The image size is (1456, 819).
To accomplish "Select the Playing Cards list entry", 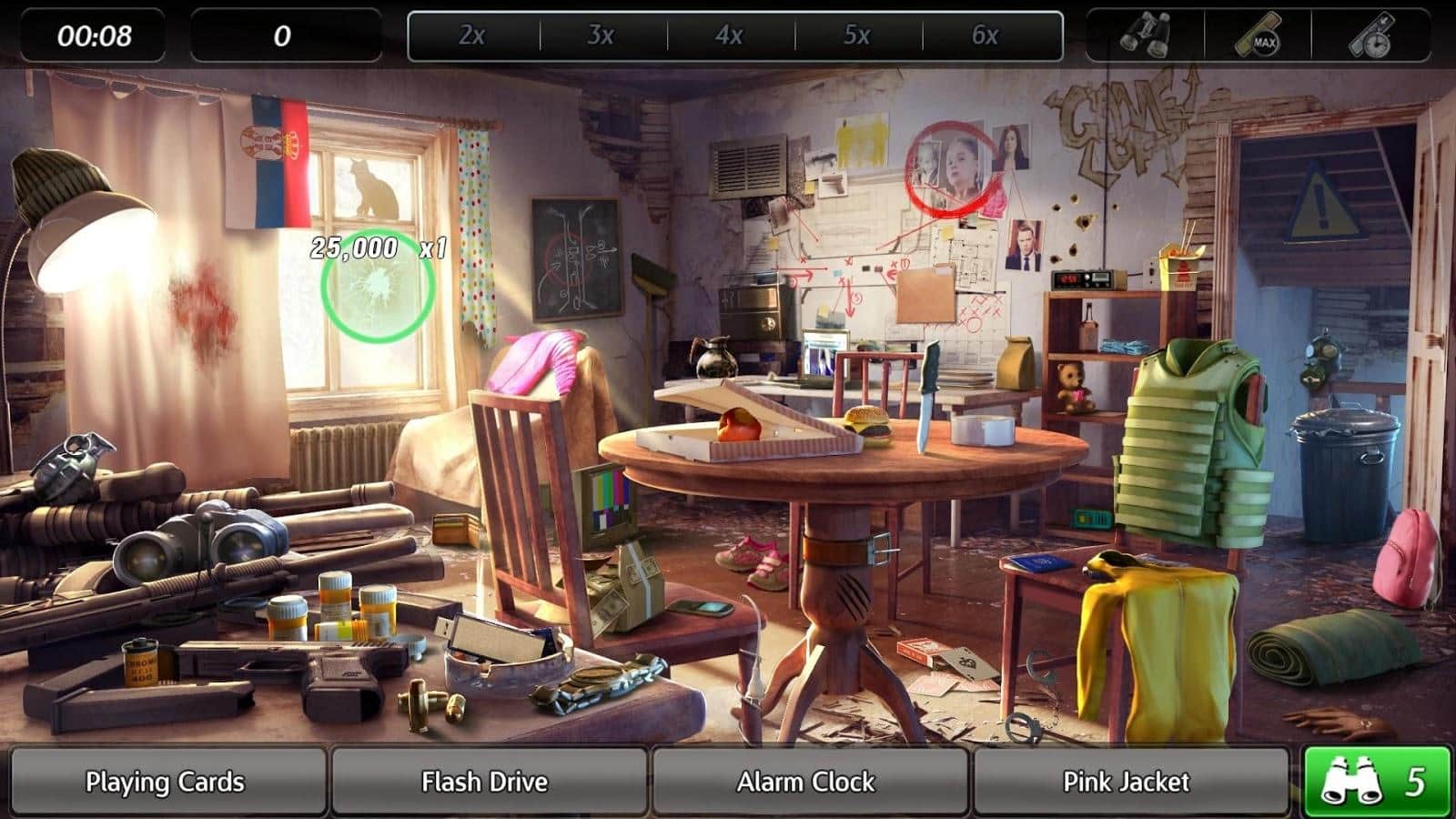I will [x=166, y=782].
